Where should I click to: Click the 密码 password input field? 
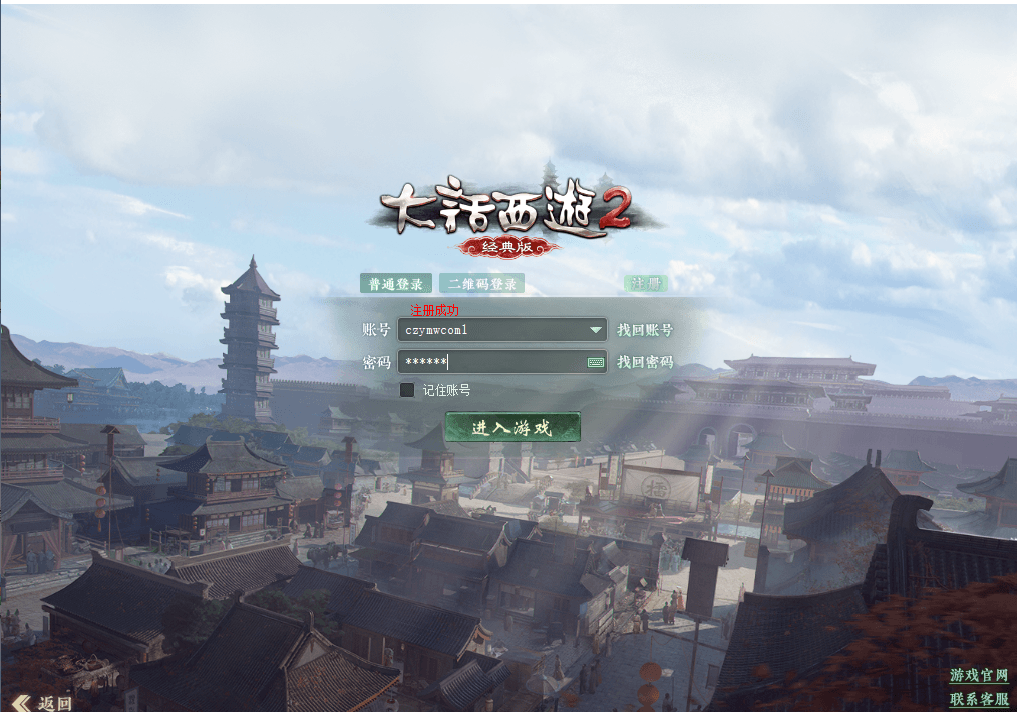[490, 362]
